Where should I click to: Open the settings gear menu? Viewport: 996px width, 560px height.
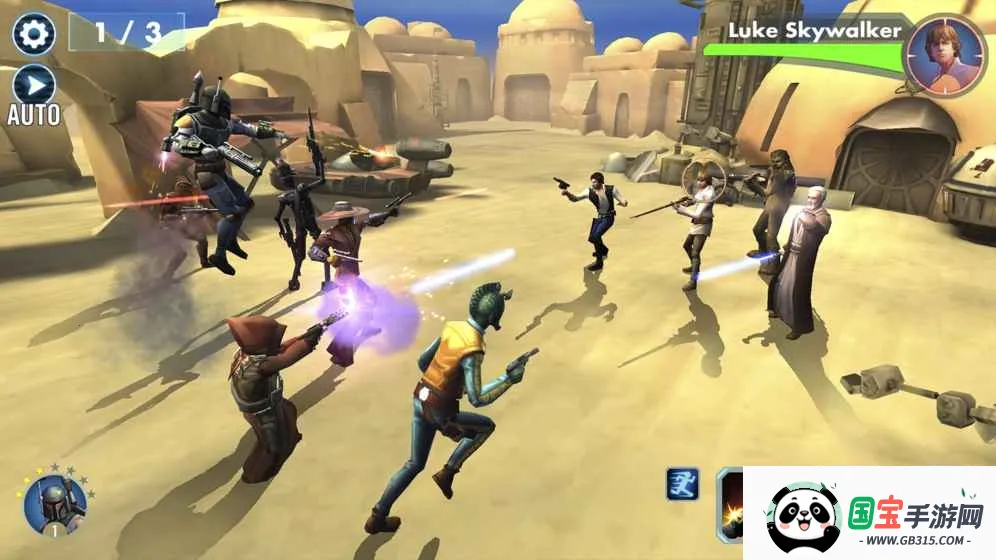pyautogui.click(x=33, y=35)
